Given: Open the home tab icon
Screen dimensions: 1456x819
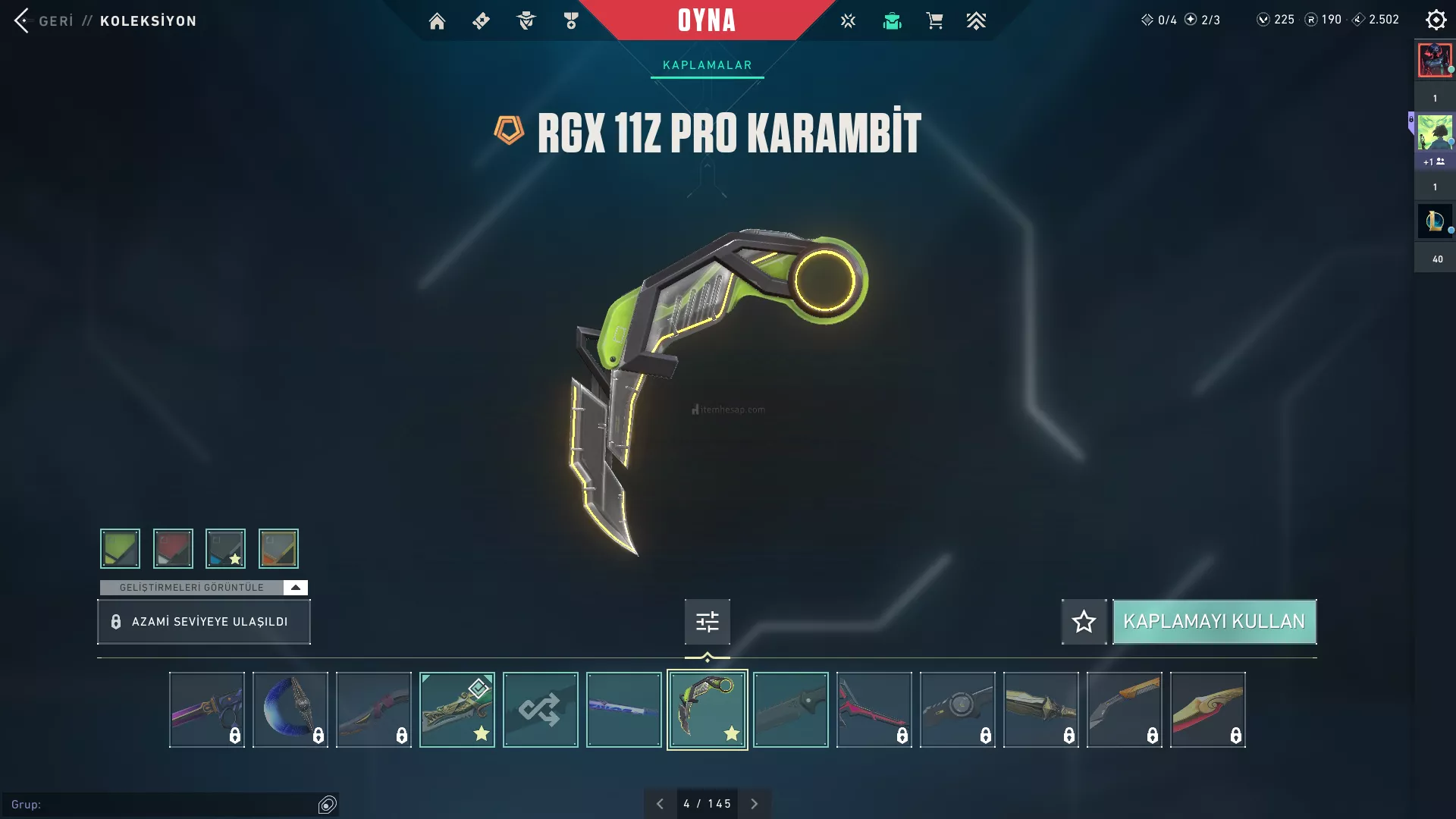Looking at the screenshot, I should point(437,21).
